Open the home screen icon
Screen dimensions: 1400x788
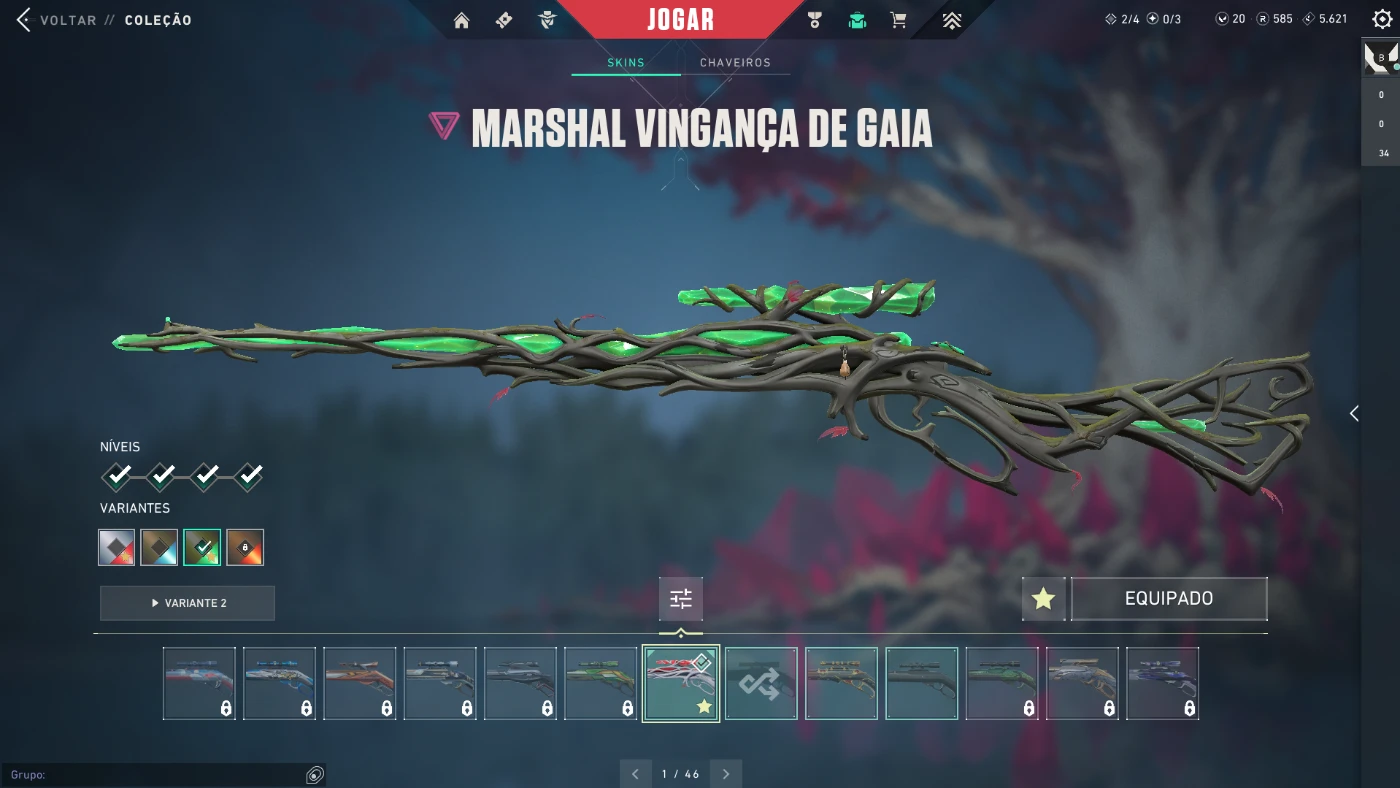pyautogui.click(x=461, y=20)
